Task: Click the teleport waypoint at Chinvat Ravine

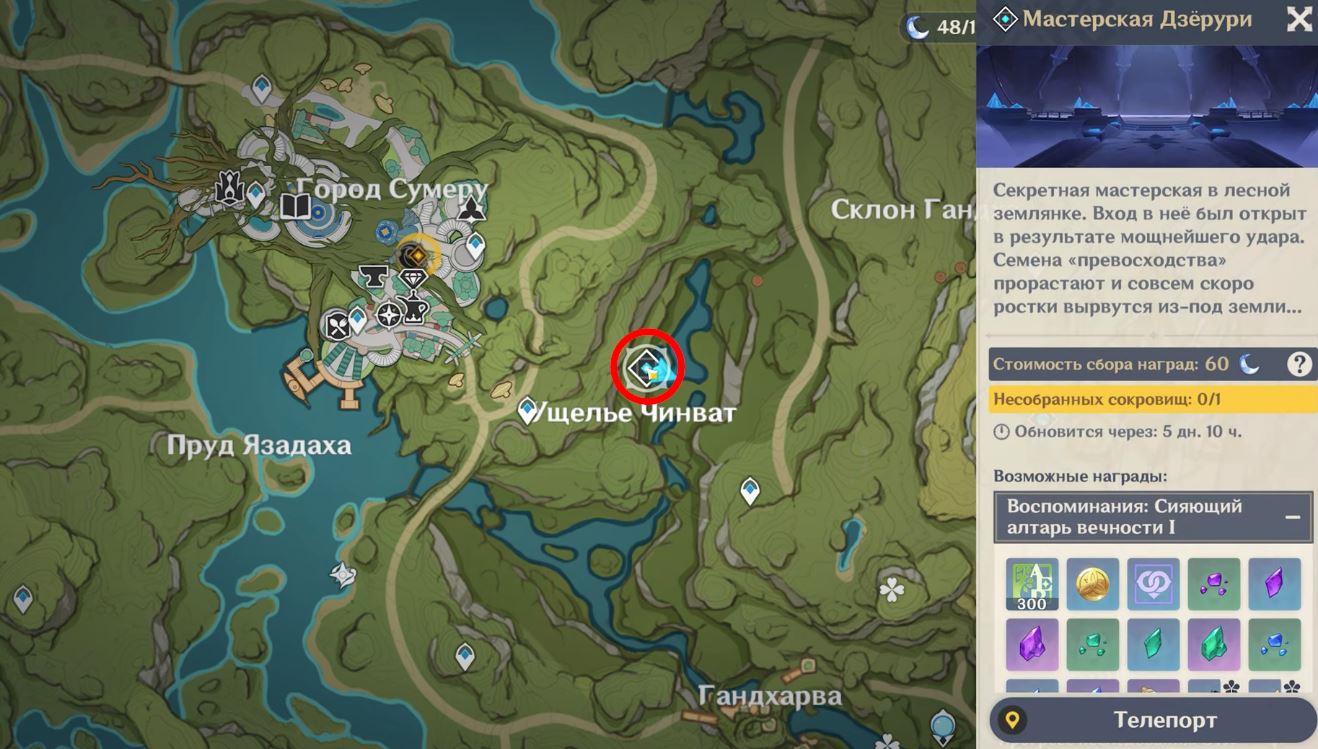Action: [x=525, y=410]
